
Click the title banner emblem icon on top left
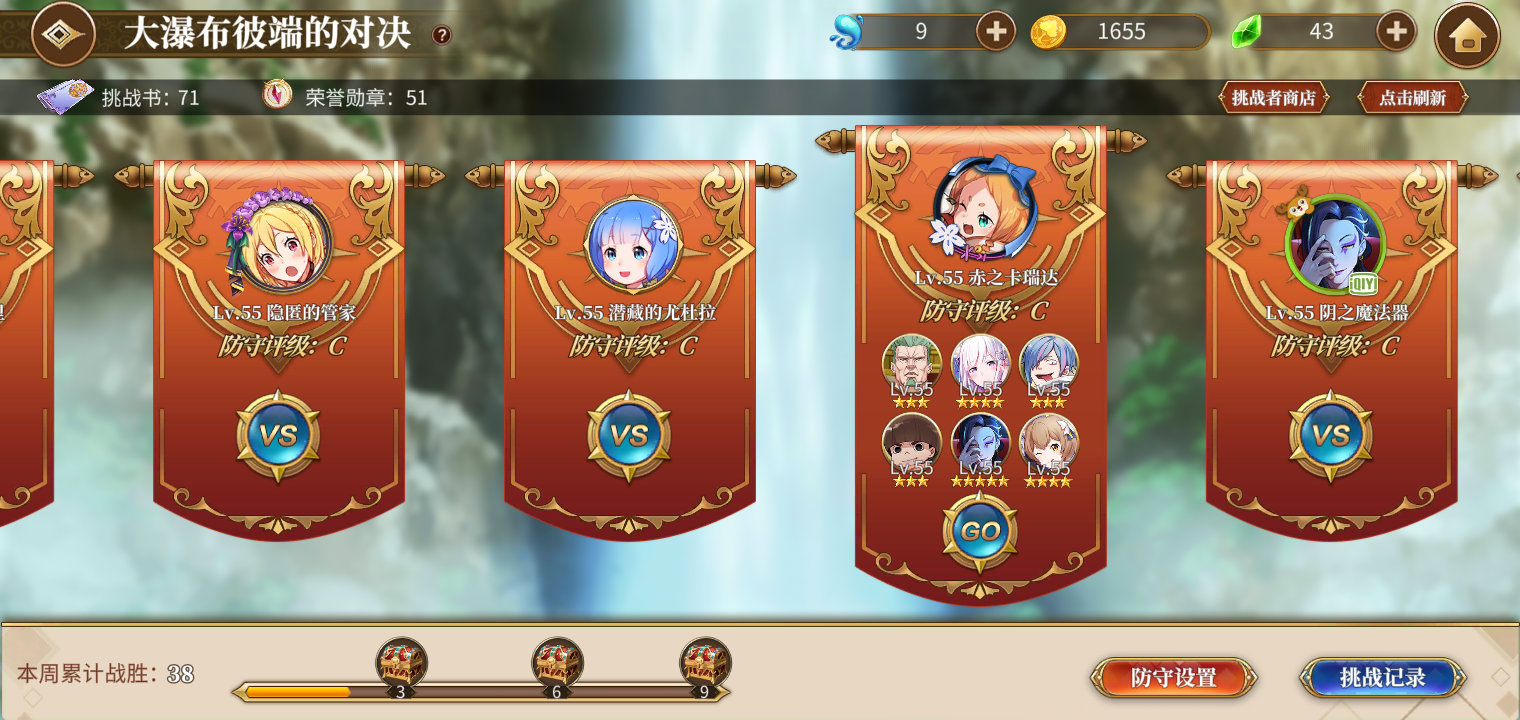(x=66, y=33)
